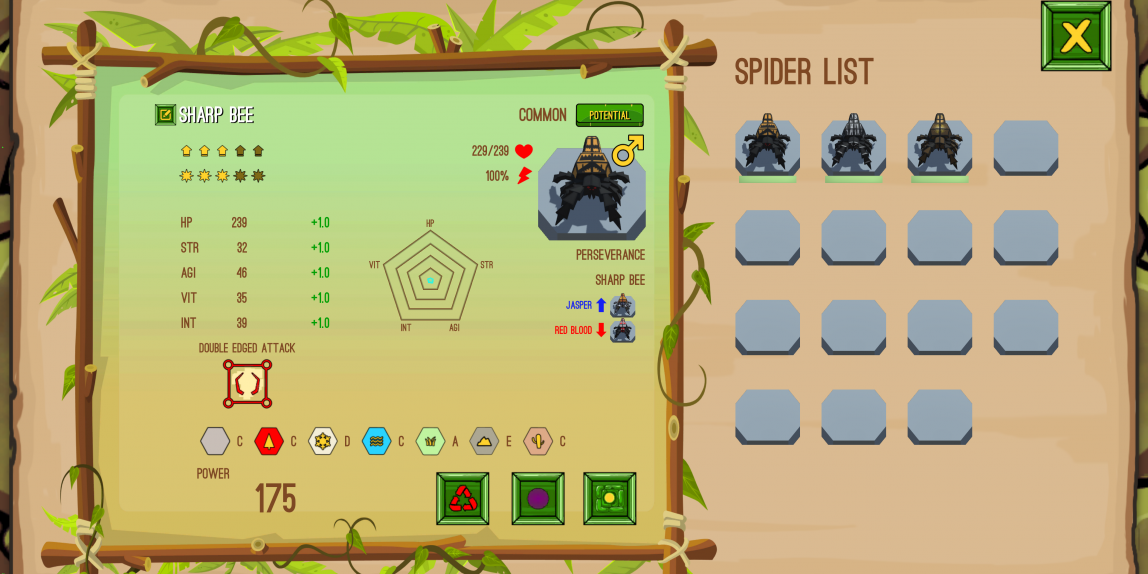
Task: Select the brown bronze spider in the list
Action: (939, 145)
